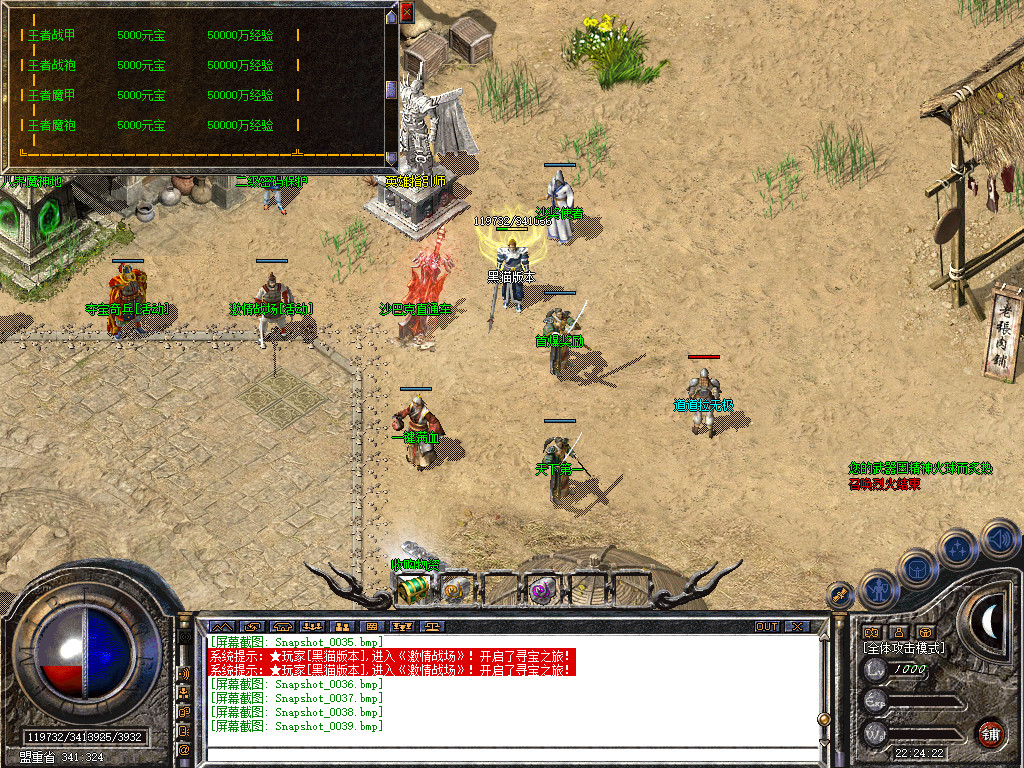1024x768 pixels.
Task: Open the red 铺 shop button
Action: pyautogui.click(x=990, y=733)
